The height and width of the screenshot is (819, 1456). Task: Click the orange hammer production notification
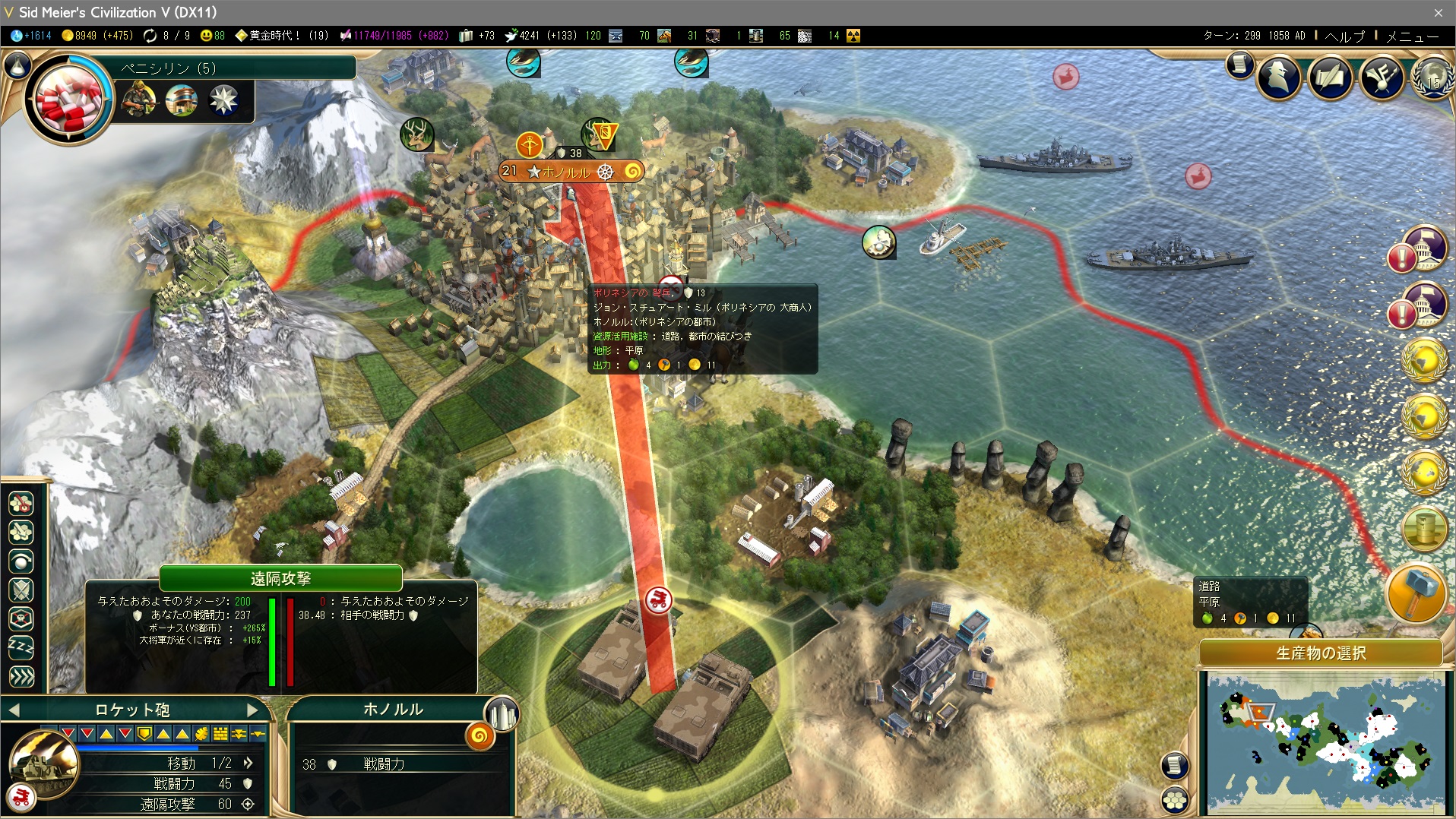pyautogui.click(x=1416, y=593)
